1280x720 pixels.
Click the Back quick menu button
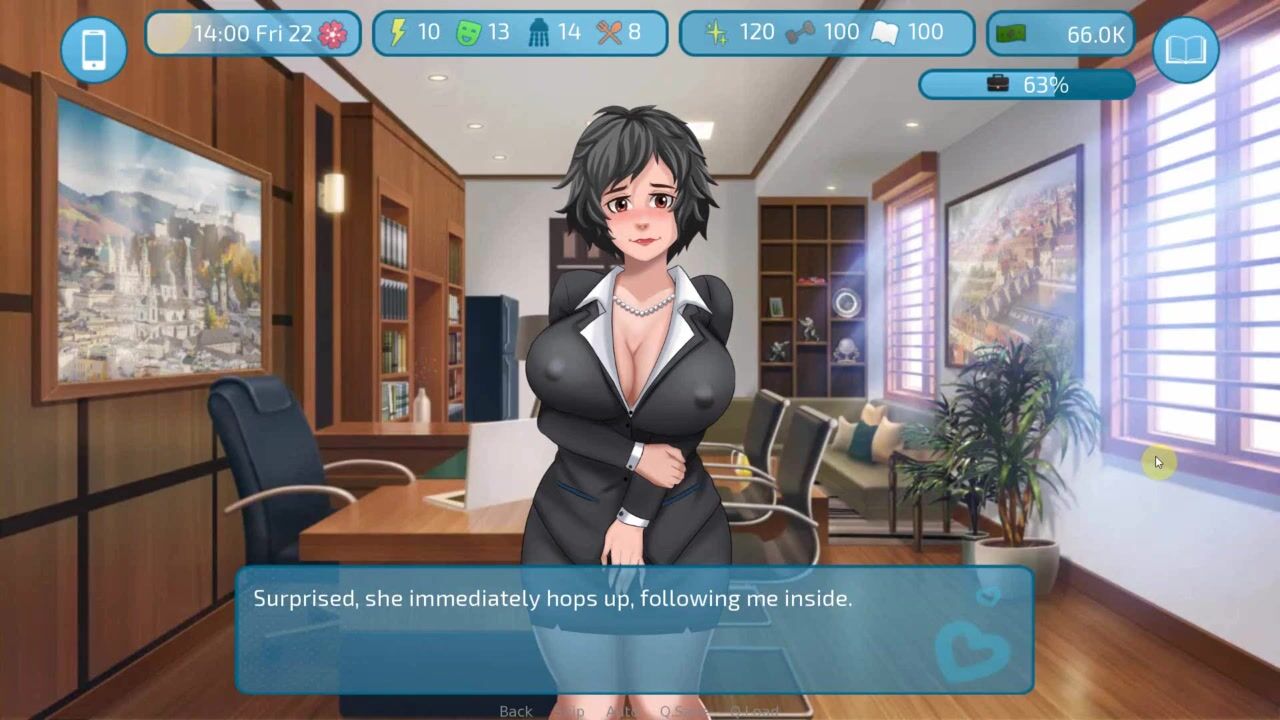516,711
